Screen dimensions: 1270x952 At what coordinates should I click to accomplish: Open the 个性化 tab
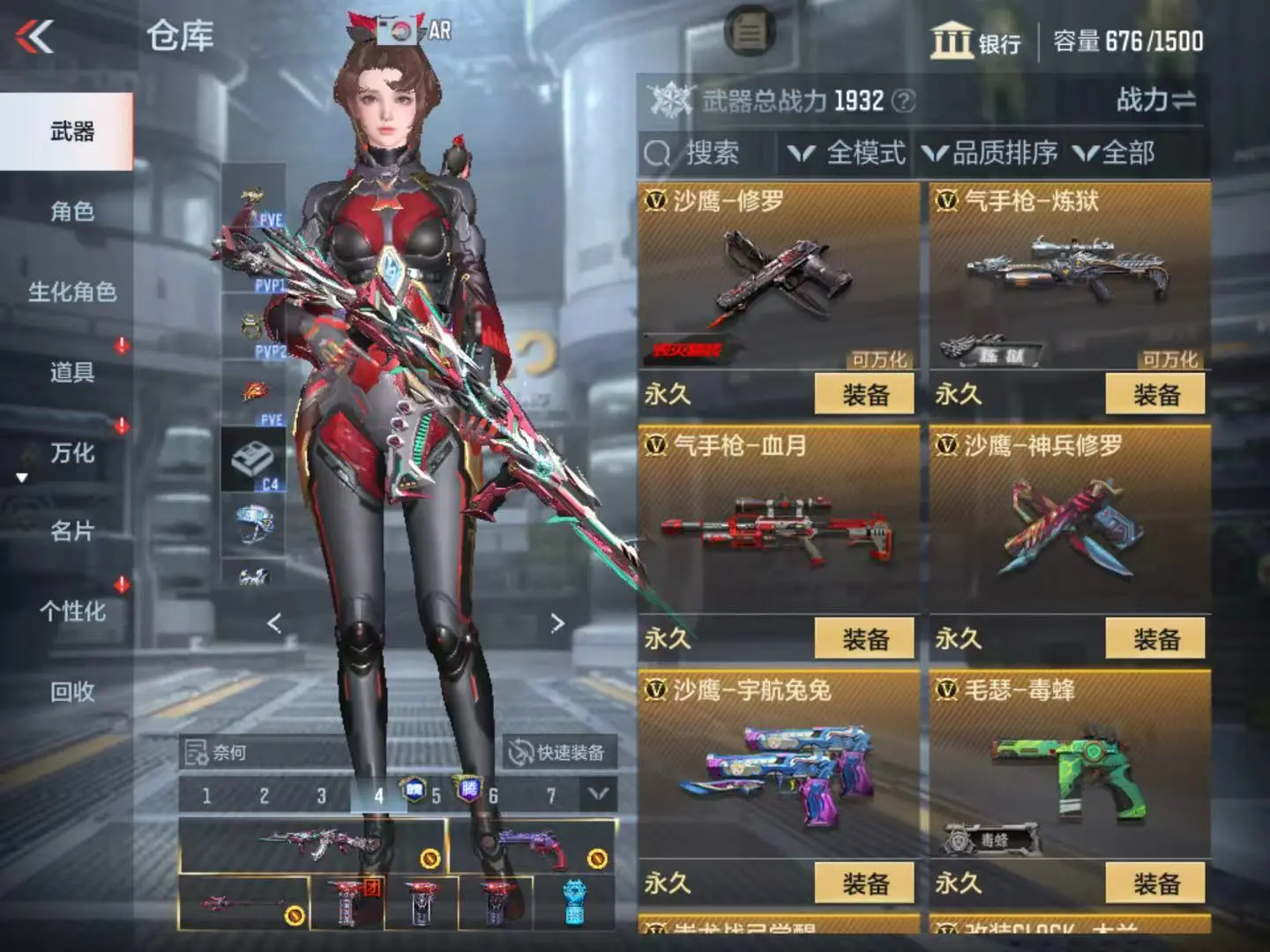point(71,612)
